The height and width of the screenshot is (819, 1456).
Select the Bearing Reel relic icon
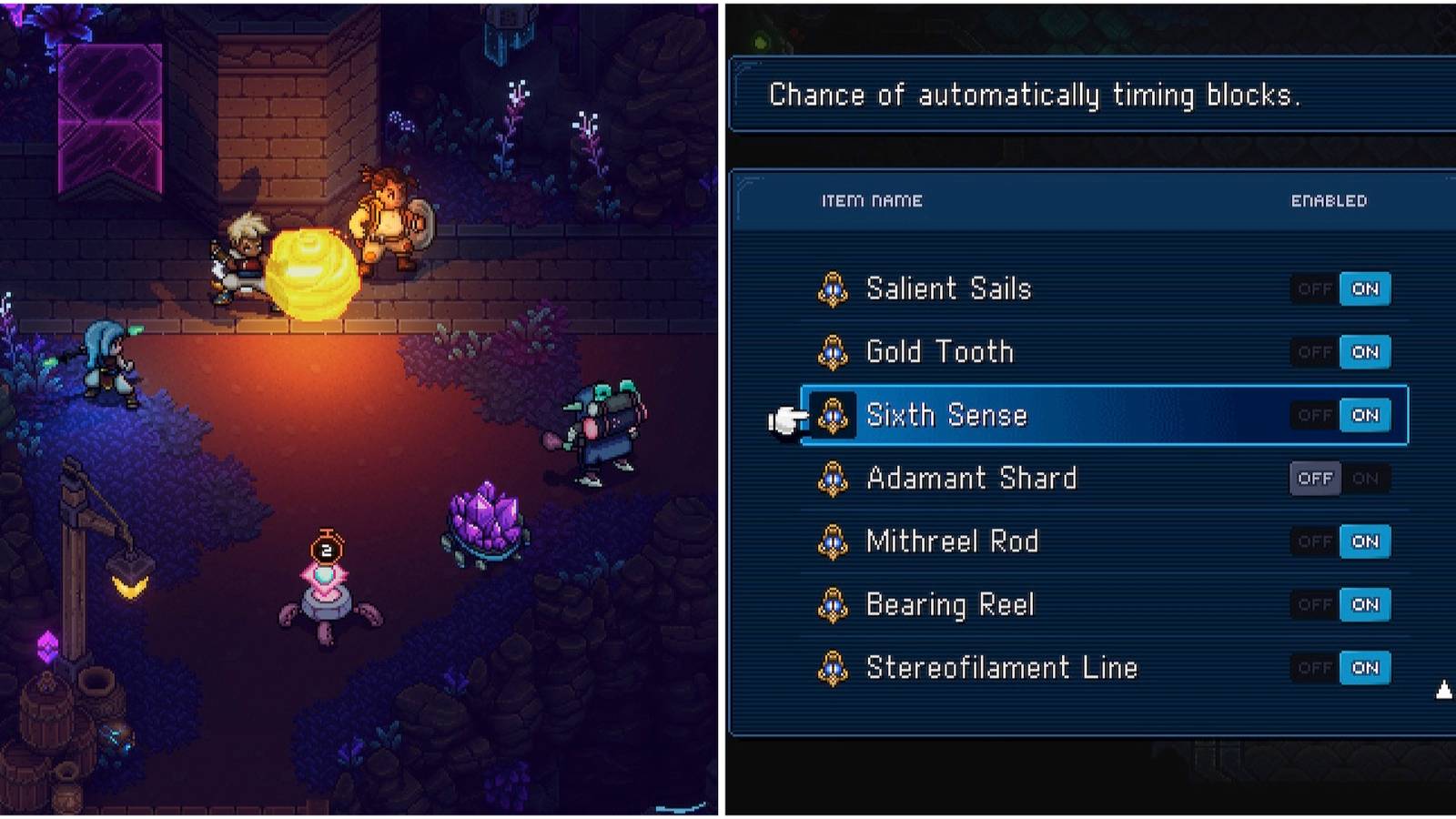click(832, 604)
